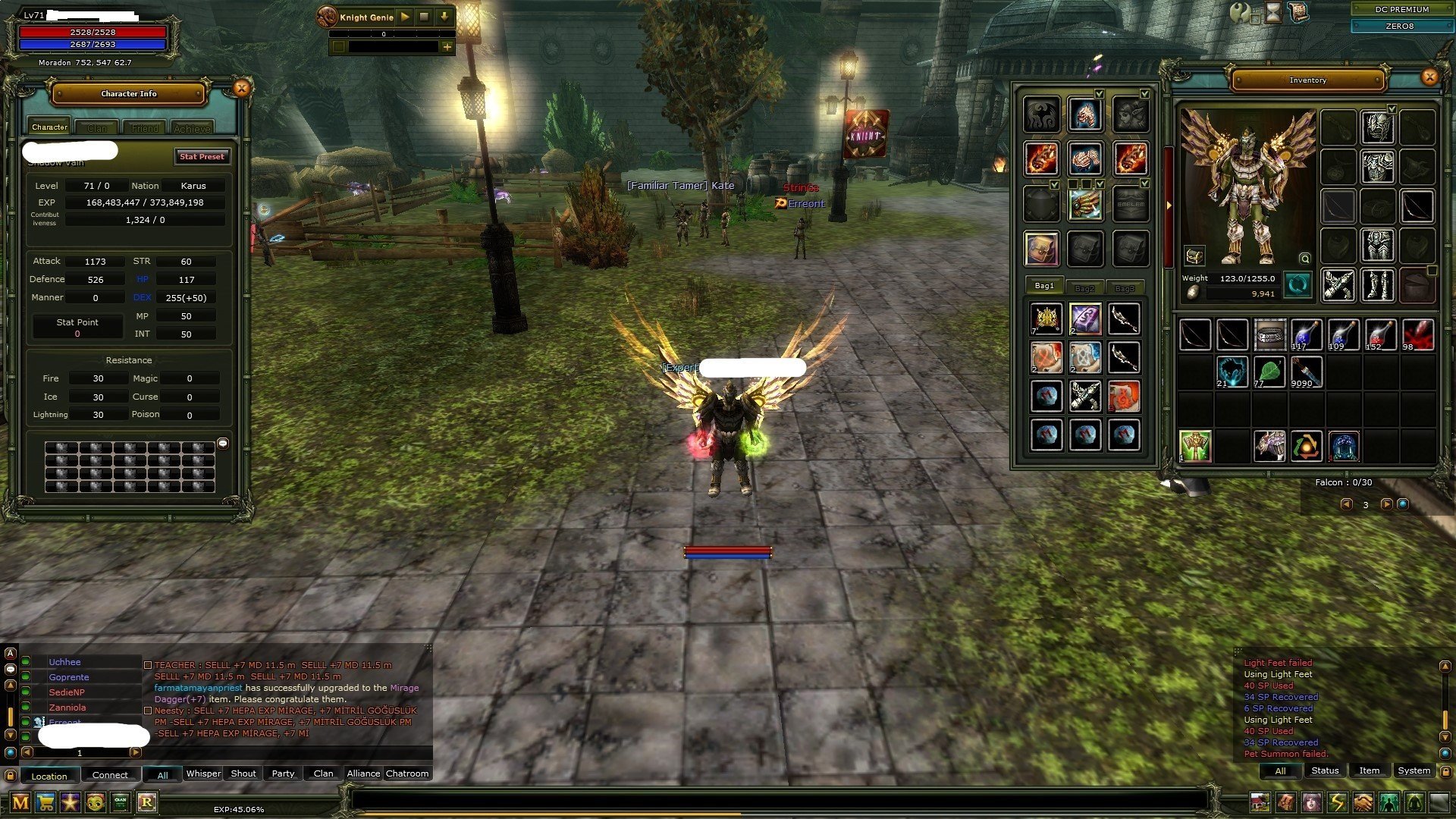Open the Friend tab

pyautogui.click(x=145, y=128)
